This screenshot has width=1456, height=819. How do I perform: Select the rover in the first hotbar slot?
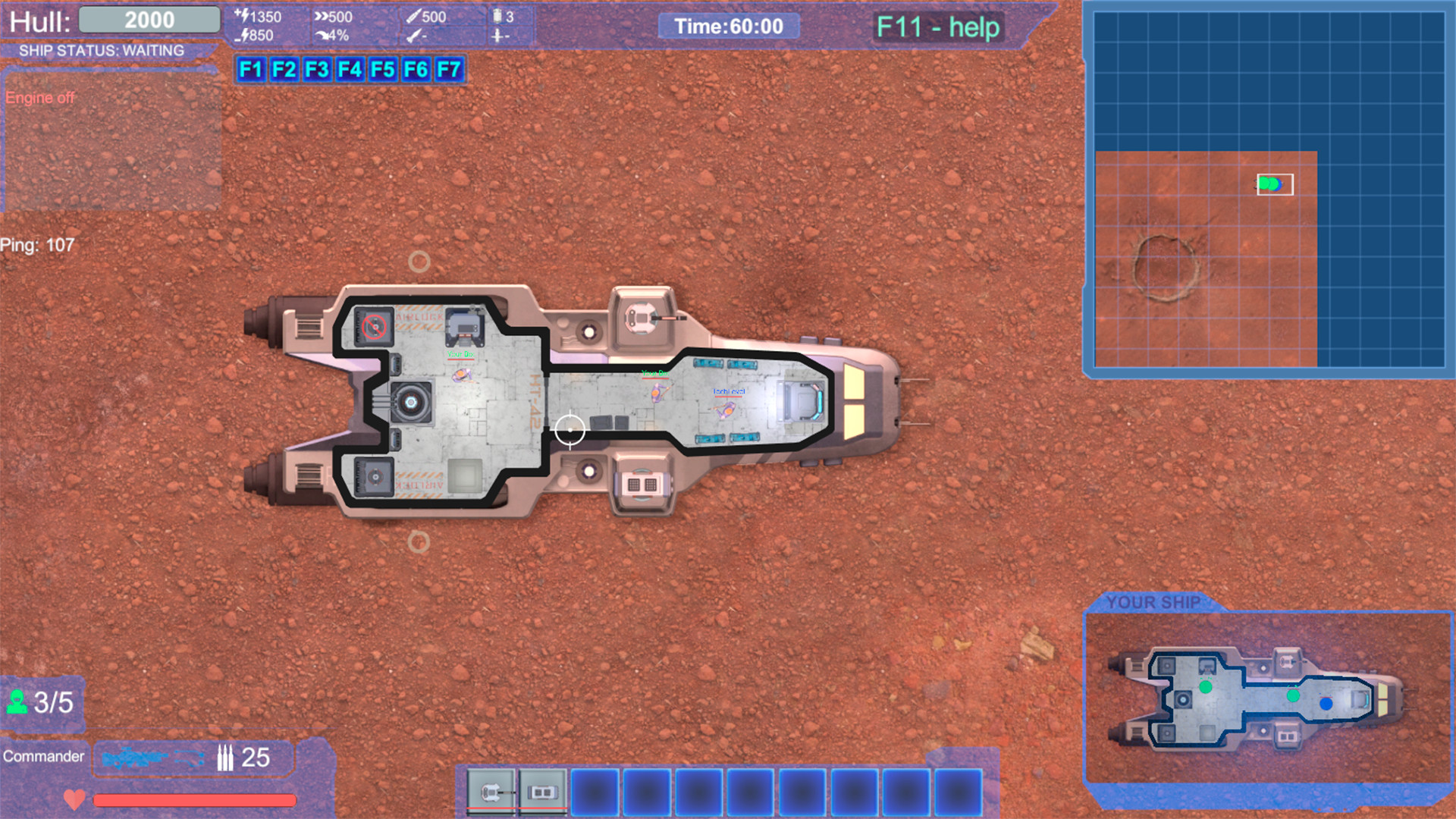pos(492,790)
